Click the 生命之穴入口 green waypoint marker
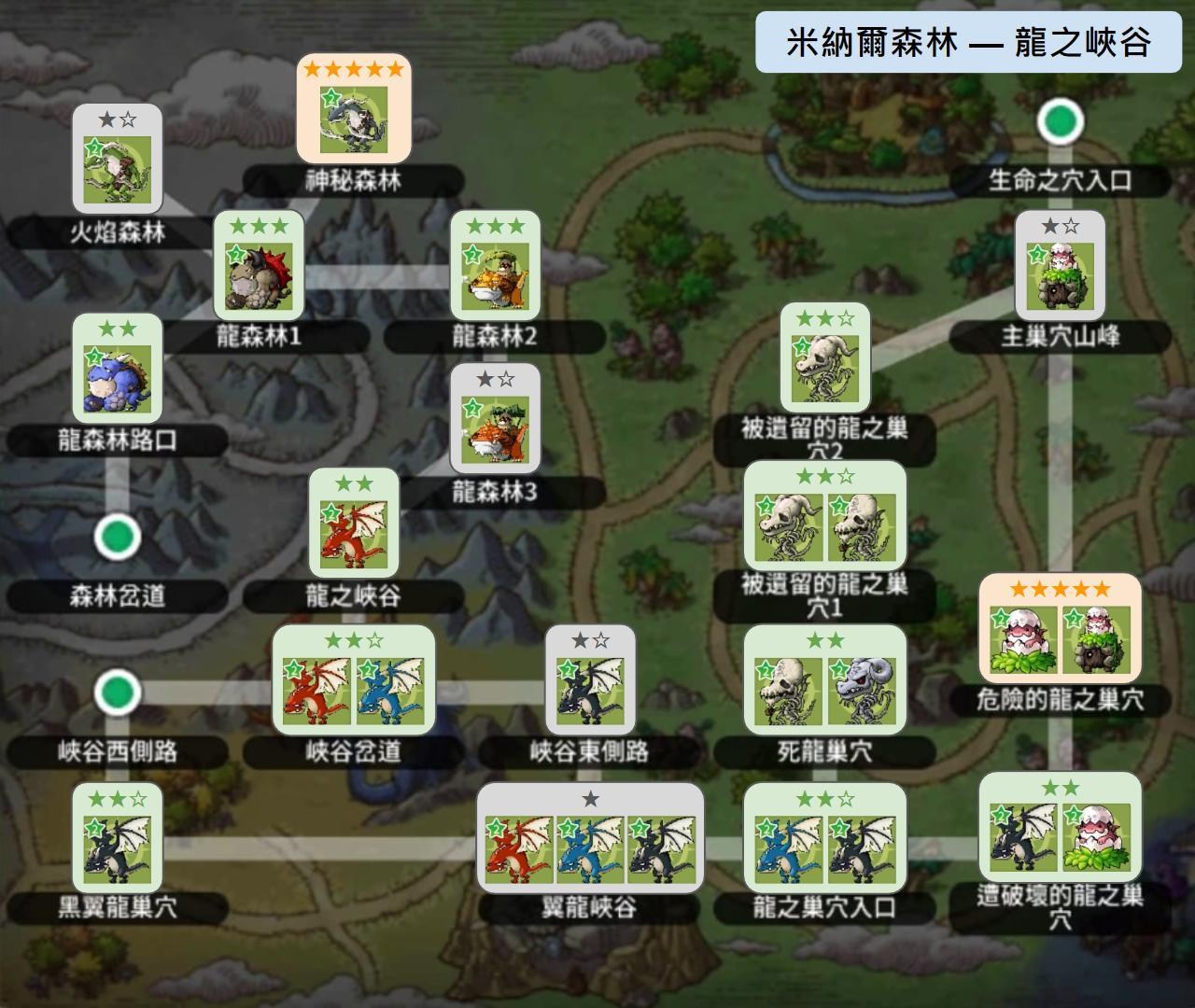This screenshot has height=1008, width=1195. [x=1061, y=121]
